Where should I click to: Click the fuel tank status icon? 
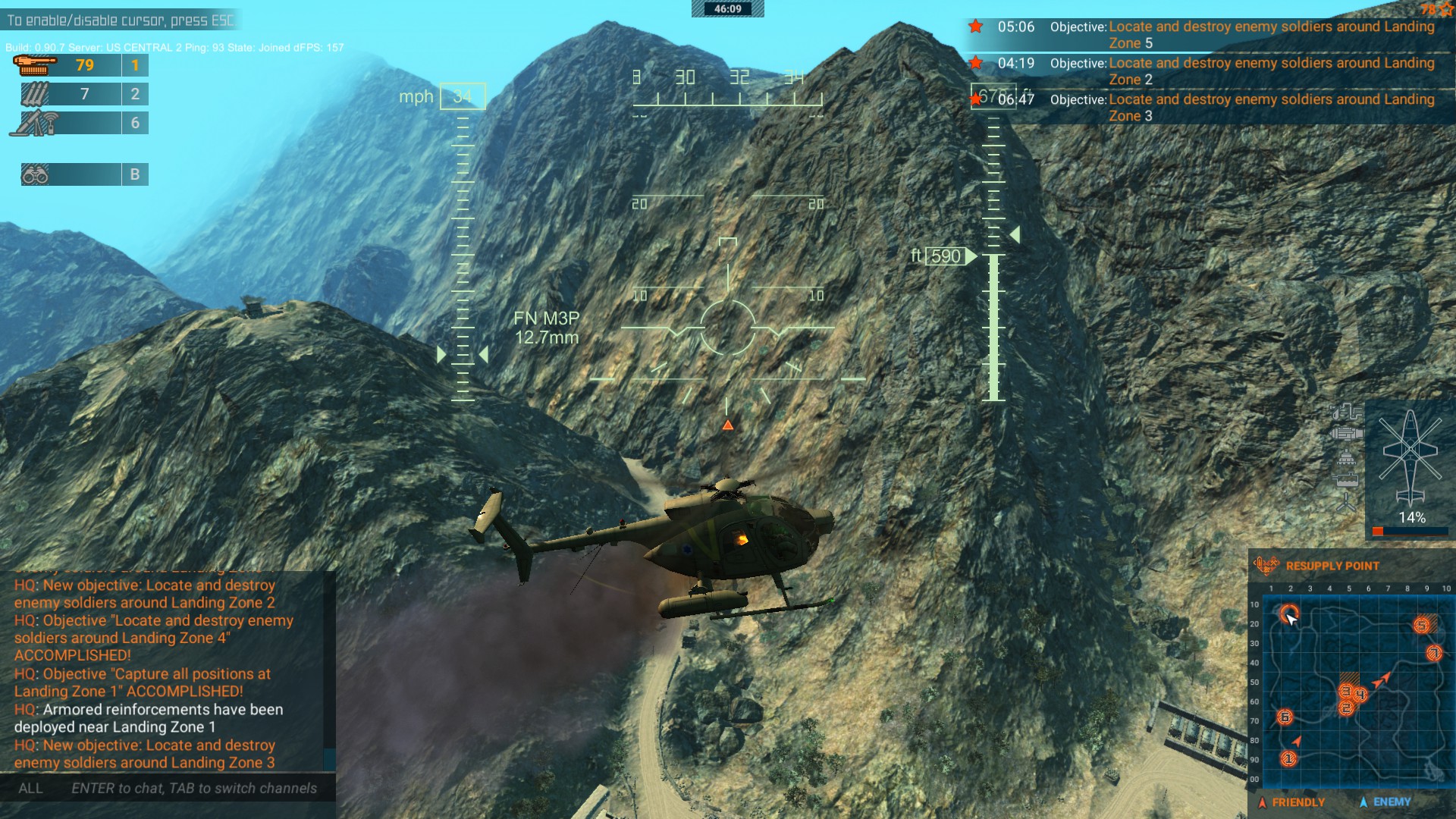pyautogui.click(x=1346, y=479)
